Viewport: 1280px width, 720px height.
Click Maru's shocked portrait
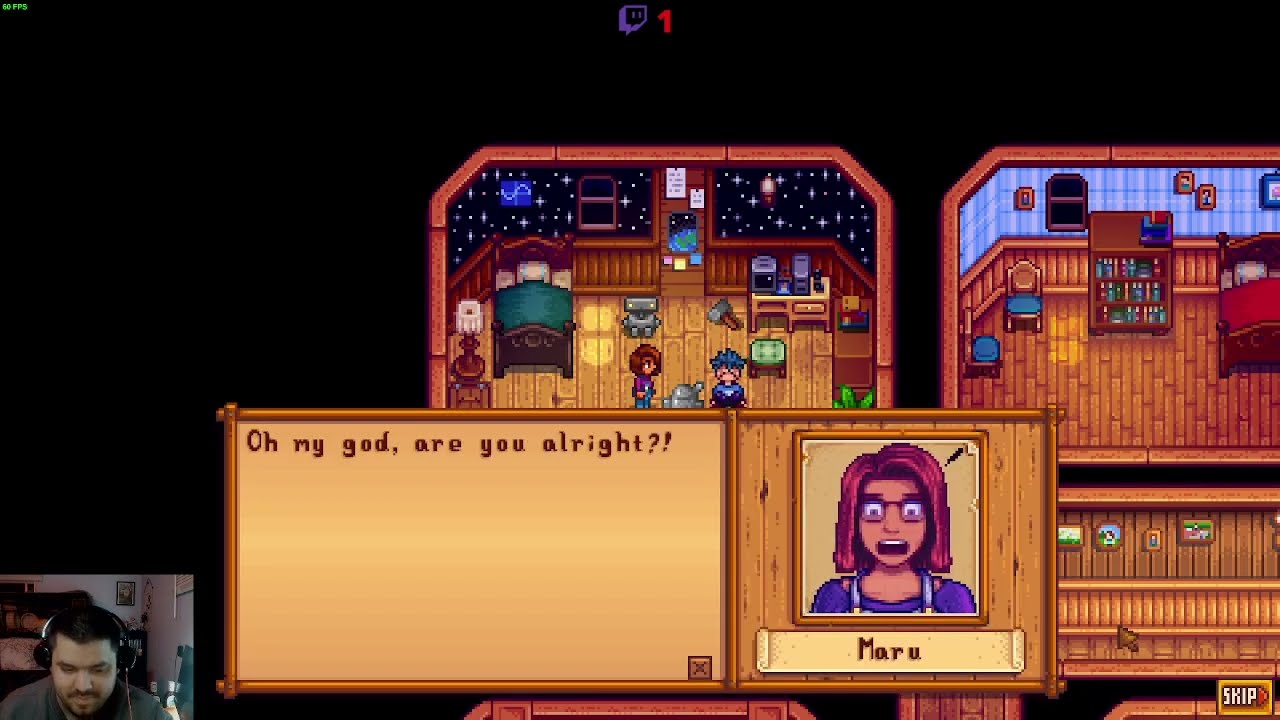[890, 525]
